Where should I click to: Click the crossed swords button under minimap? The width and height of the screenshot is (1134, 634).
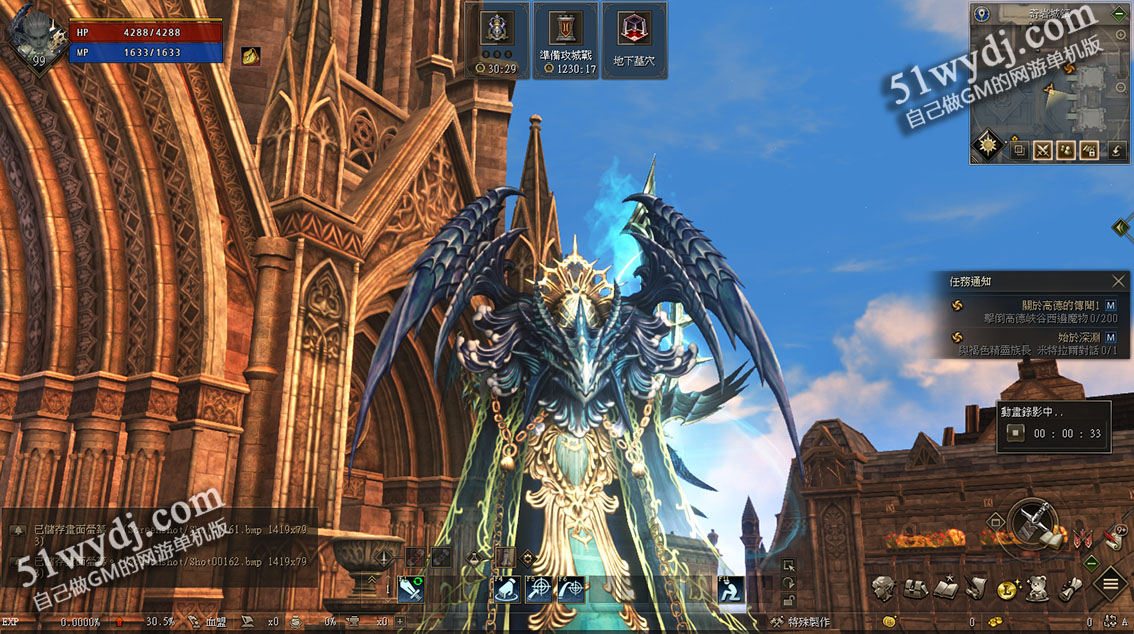[x=1043, y=151]
